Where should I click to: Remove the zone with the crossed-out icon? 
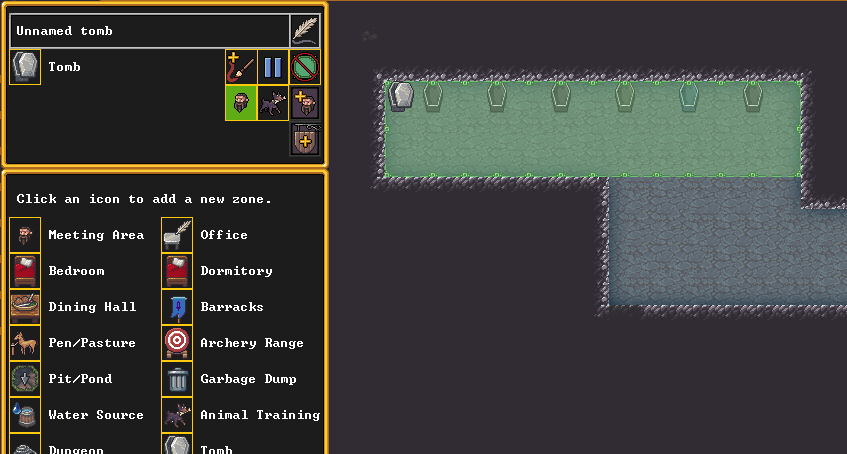(305, 68)
